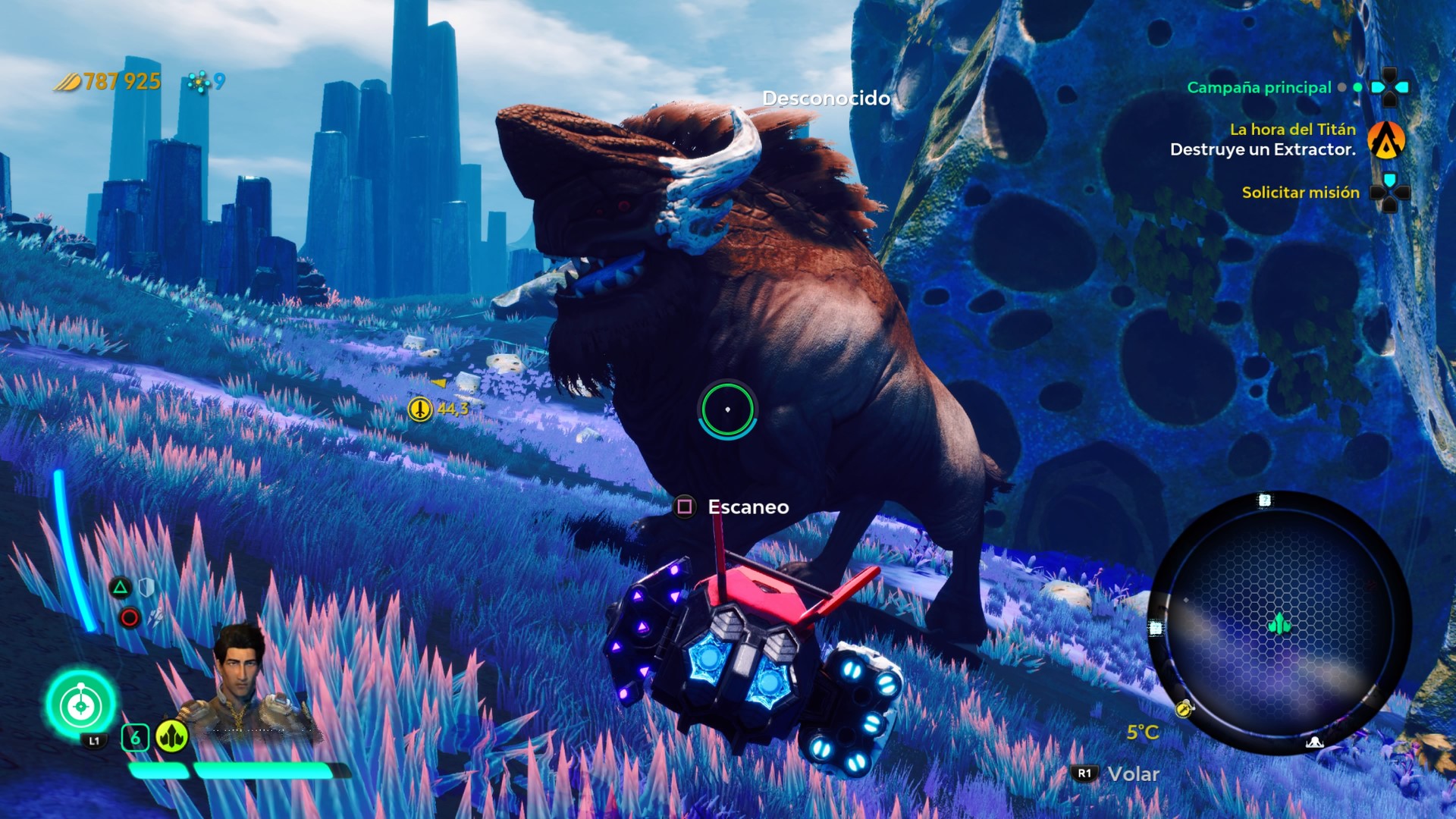Screen dimensions: 1456x819
Task: Click the green scanner ability icon
Action: pos(81,705)
